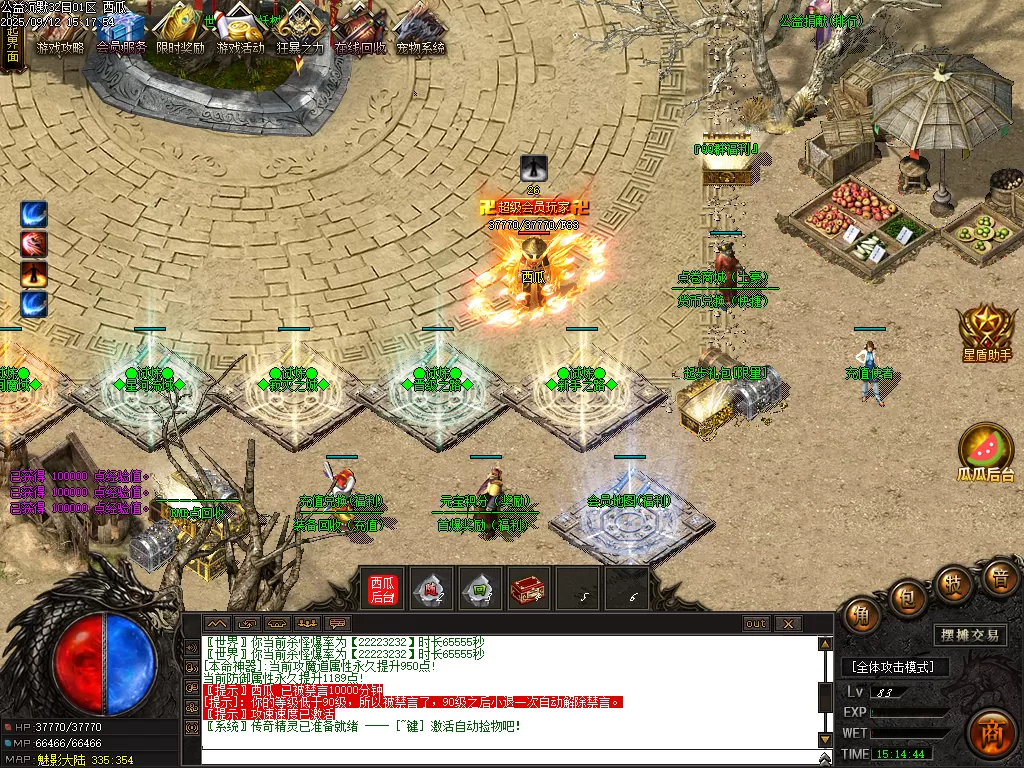Viewport: 1024px width, 768px height.
Task: Use the red treasure chest hotbar item
Action: pyautogui.click(x=528, y=590)
